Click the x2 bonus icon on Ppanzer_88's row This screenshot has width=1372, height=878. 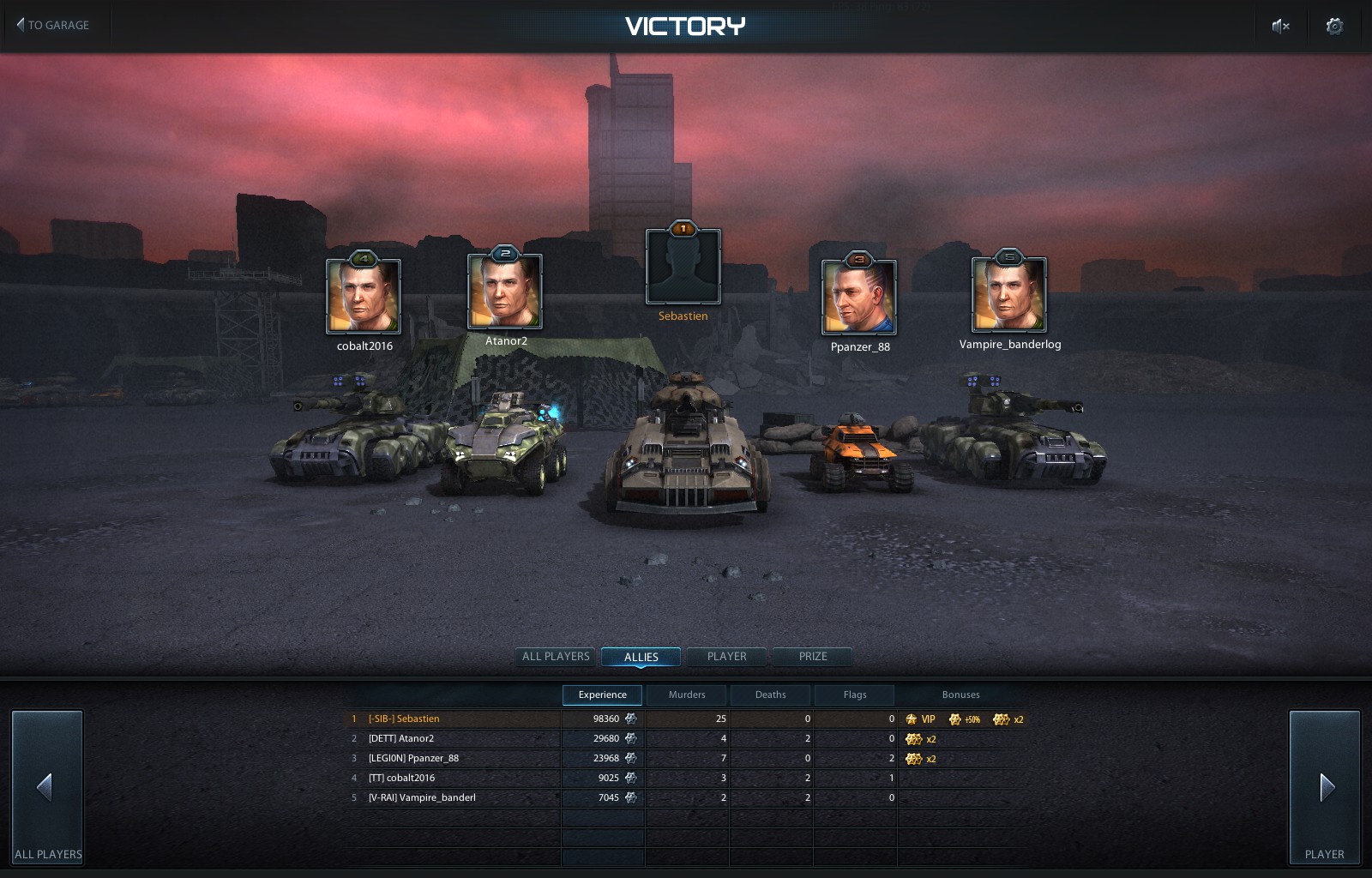click(914, 758)
